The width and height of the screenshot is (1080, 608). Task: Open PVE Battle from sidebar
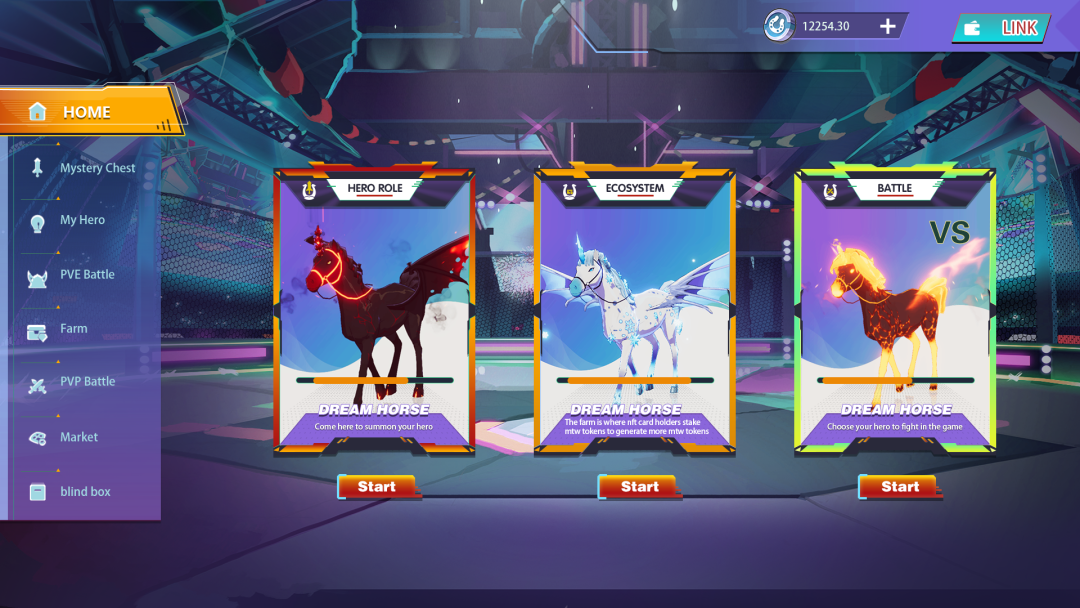[x=86, y=274]
